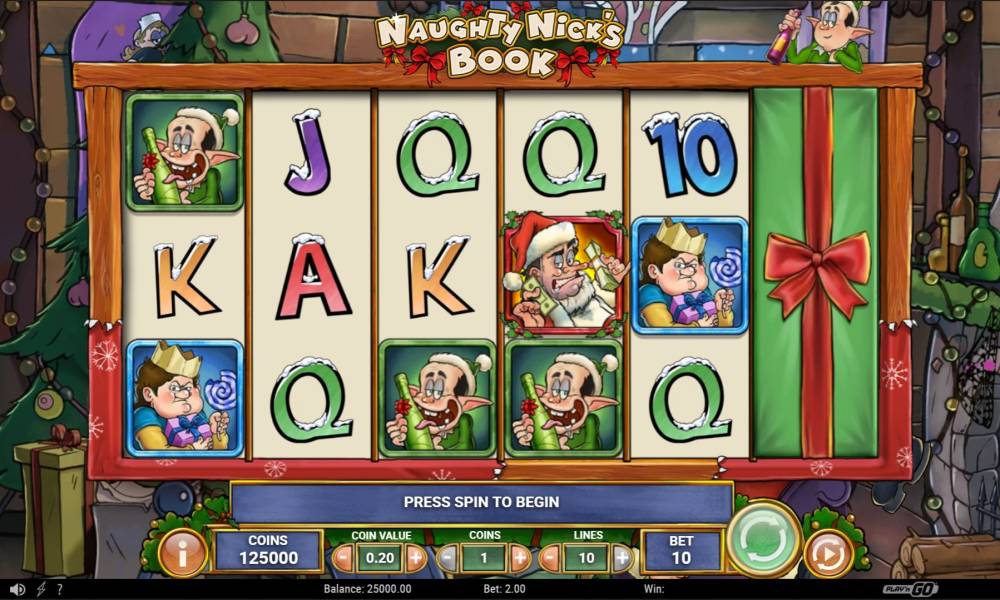This screenshot has width=1000, height=600.
Task: Spin the reels with the green button
Action: [763, 539]
